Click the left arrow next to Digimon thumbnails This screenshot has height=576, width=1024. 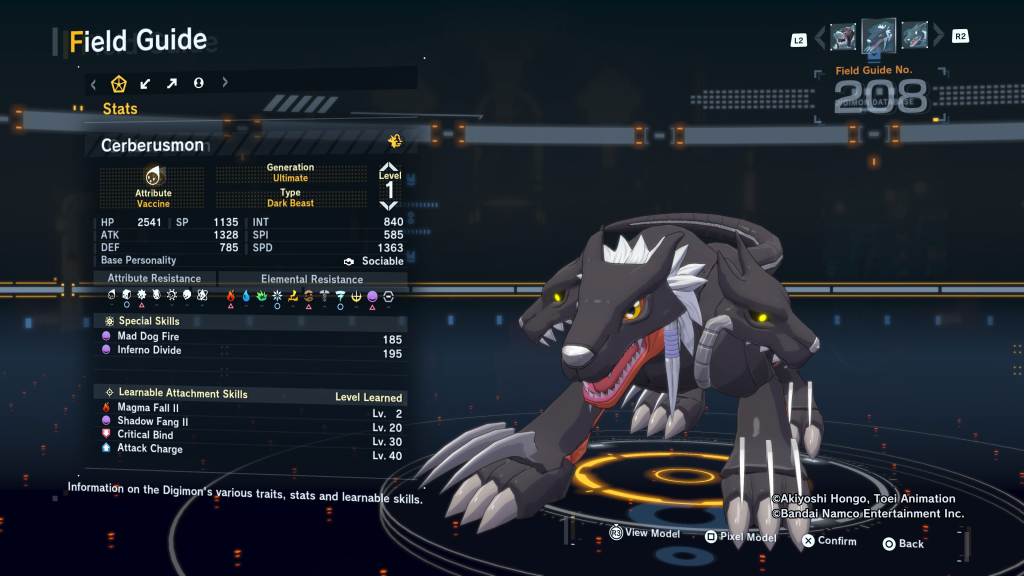point(820,38)
